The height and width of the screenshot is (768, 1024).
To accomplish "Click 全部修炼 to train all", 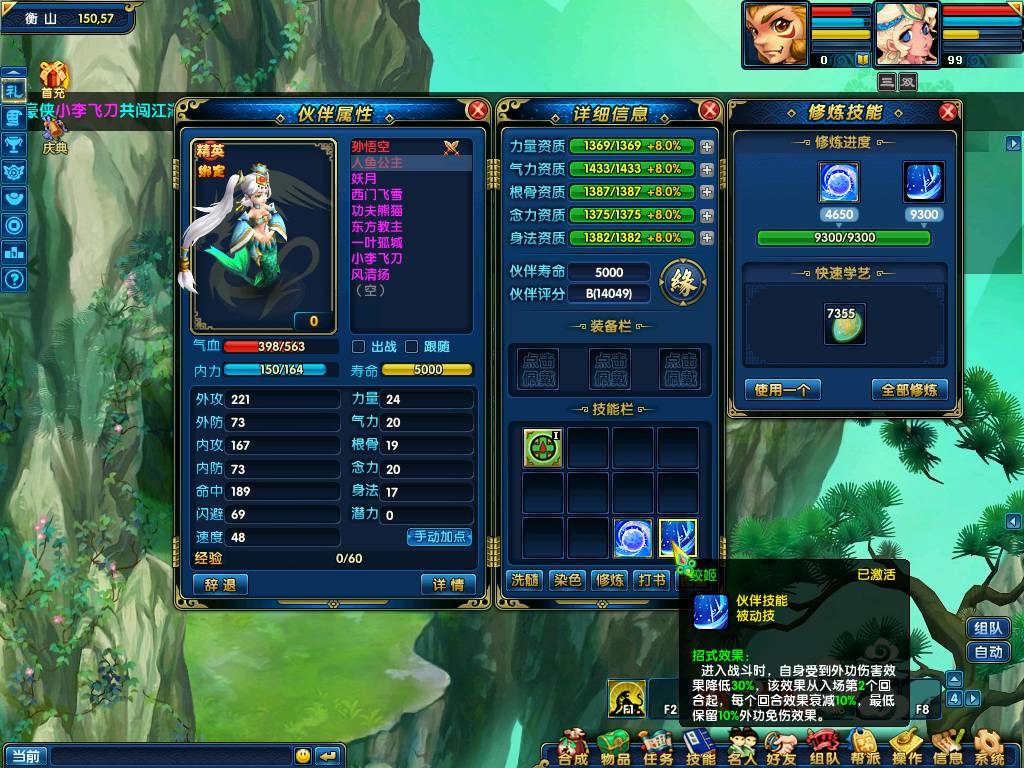I will click(x=909, y=390).
